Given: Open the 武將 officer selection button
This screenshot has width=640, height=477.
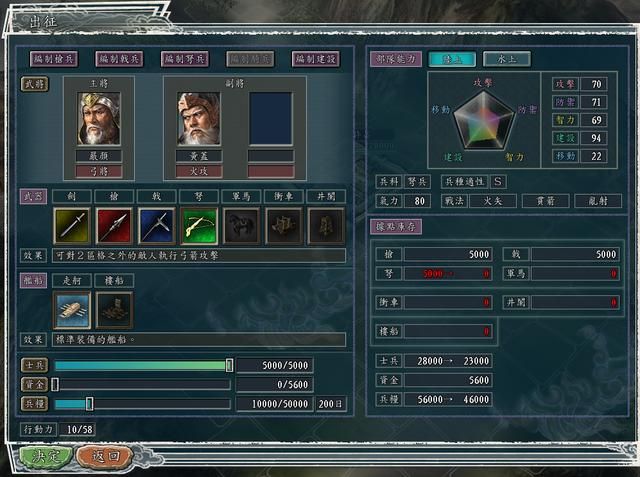Looking at the screenshot, I should click(x=35, y=86).
